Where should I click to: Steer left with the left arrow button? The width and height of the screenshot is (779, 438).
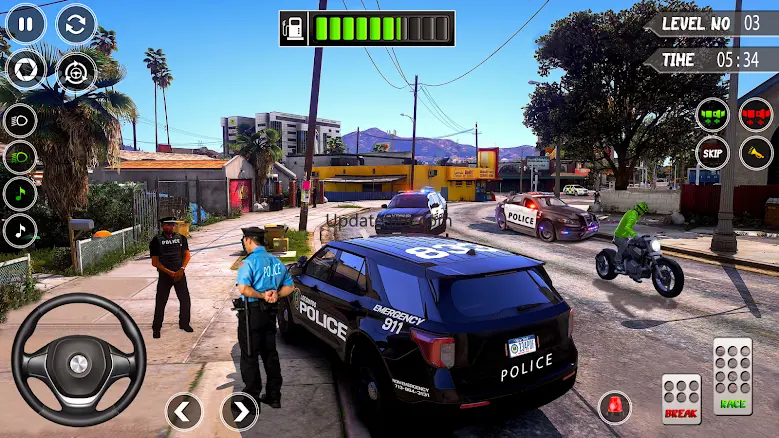pos(184,411)
